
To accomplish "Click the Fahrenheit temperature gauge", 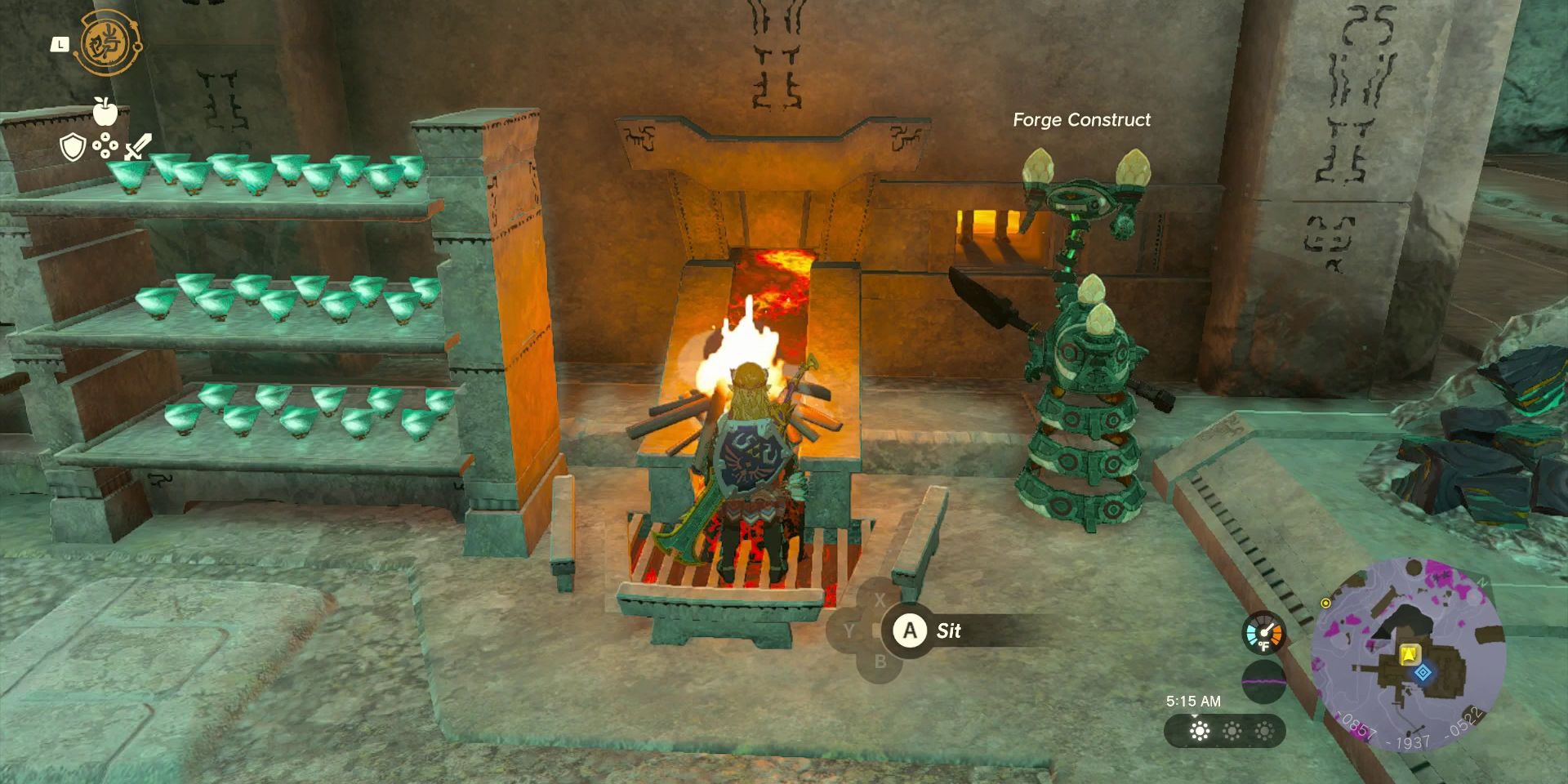I will [1264, 634].
